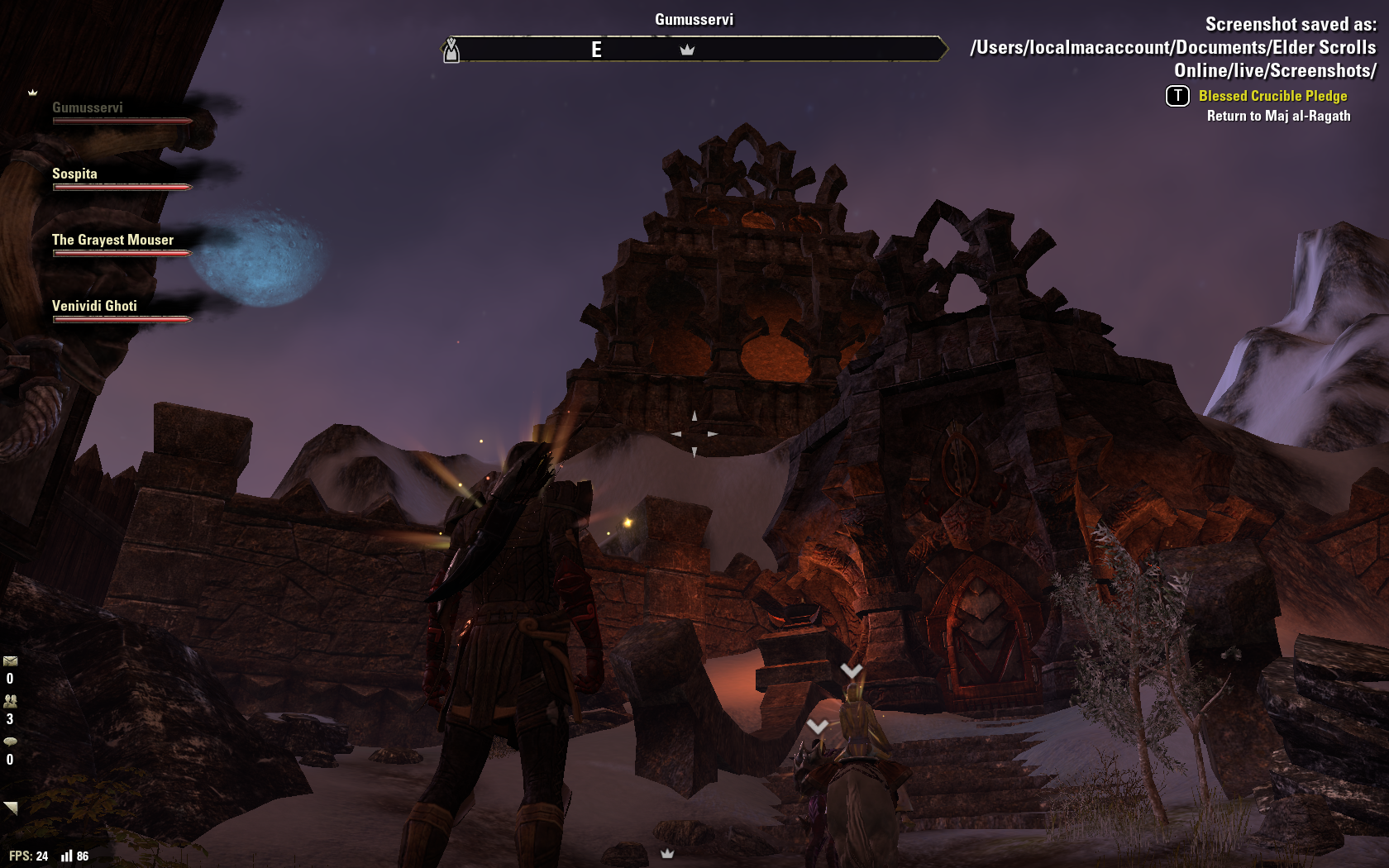Select The Grayest Mouser group frame
This screenshot has width=1389, height=868.
point(112,241)
